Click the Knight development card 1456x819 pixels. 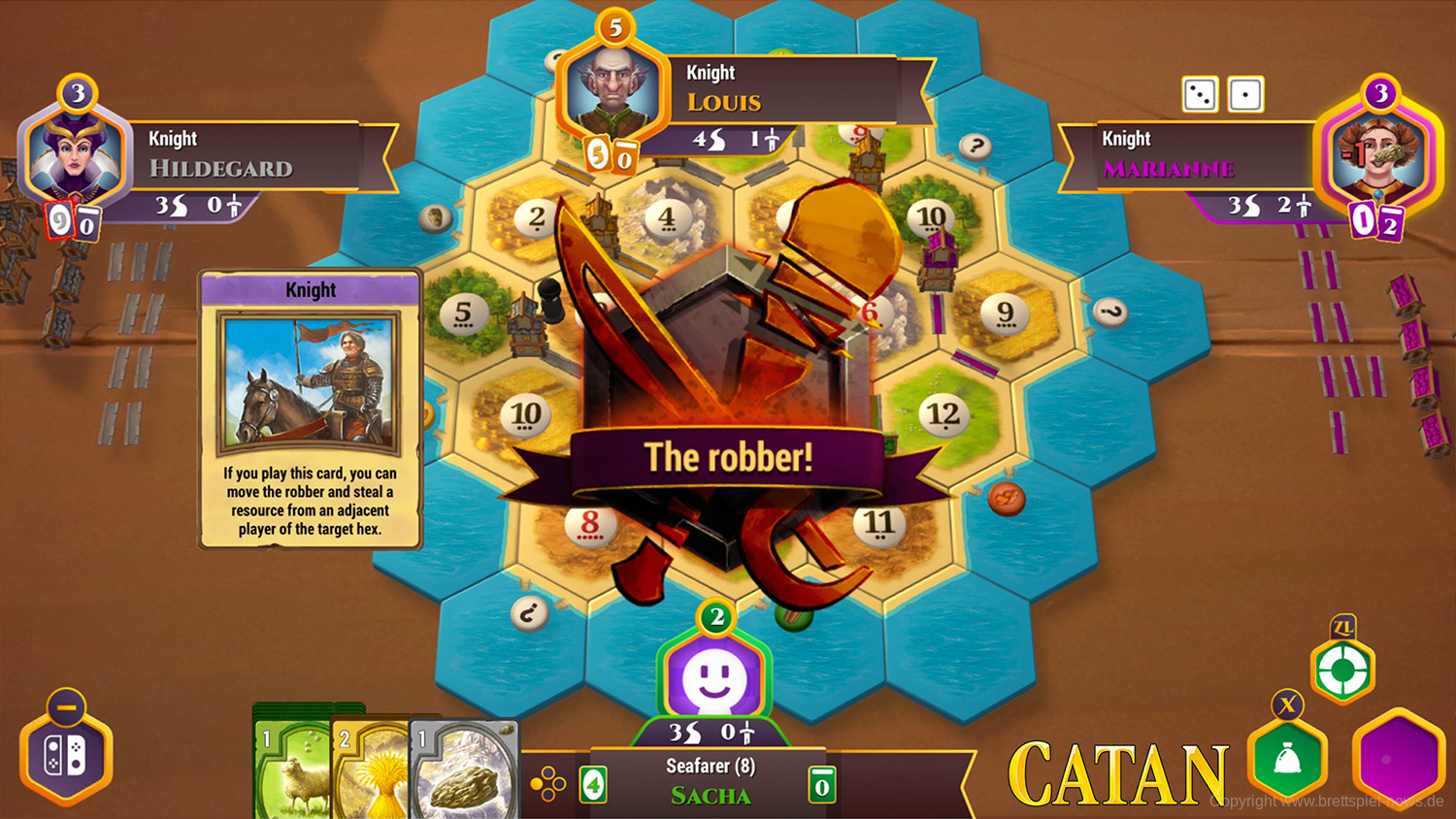tap(310, 409)
